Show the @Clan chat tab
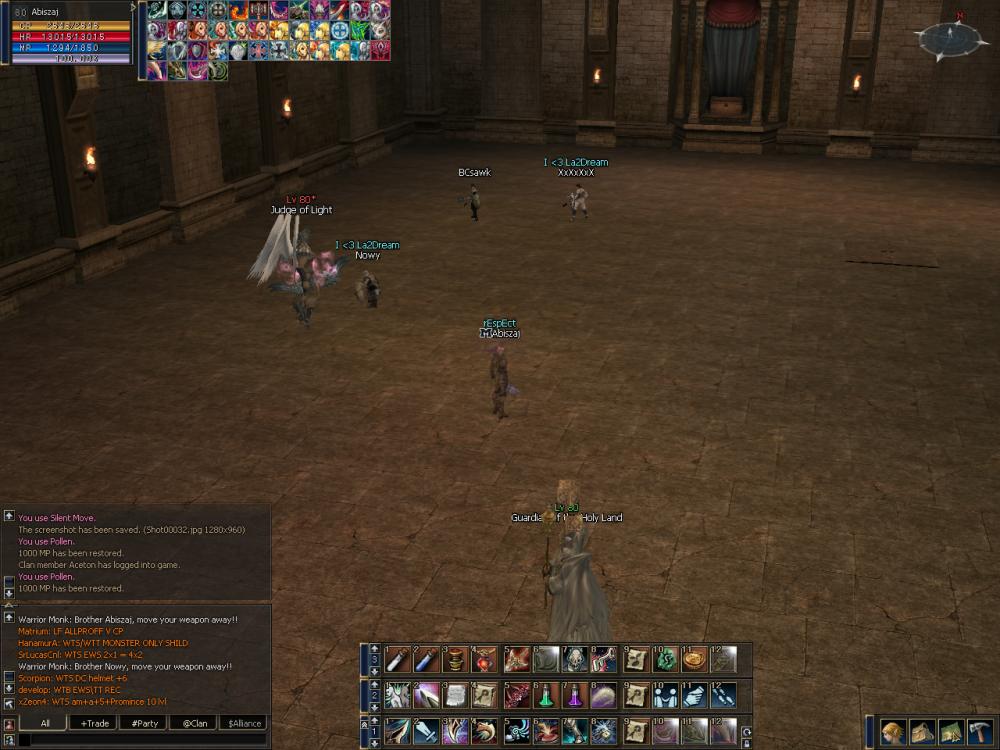The image size is (1000, 750). 194,723
